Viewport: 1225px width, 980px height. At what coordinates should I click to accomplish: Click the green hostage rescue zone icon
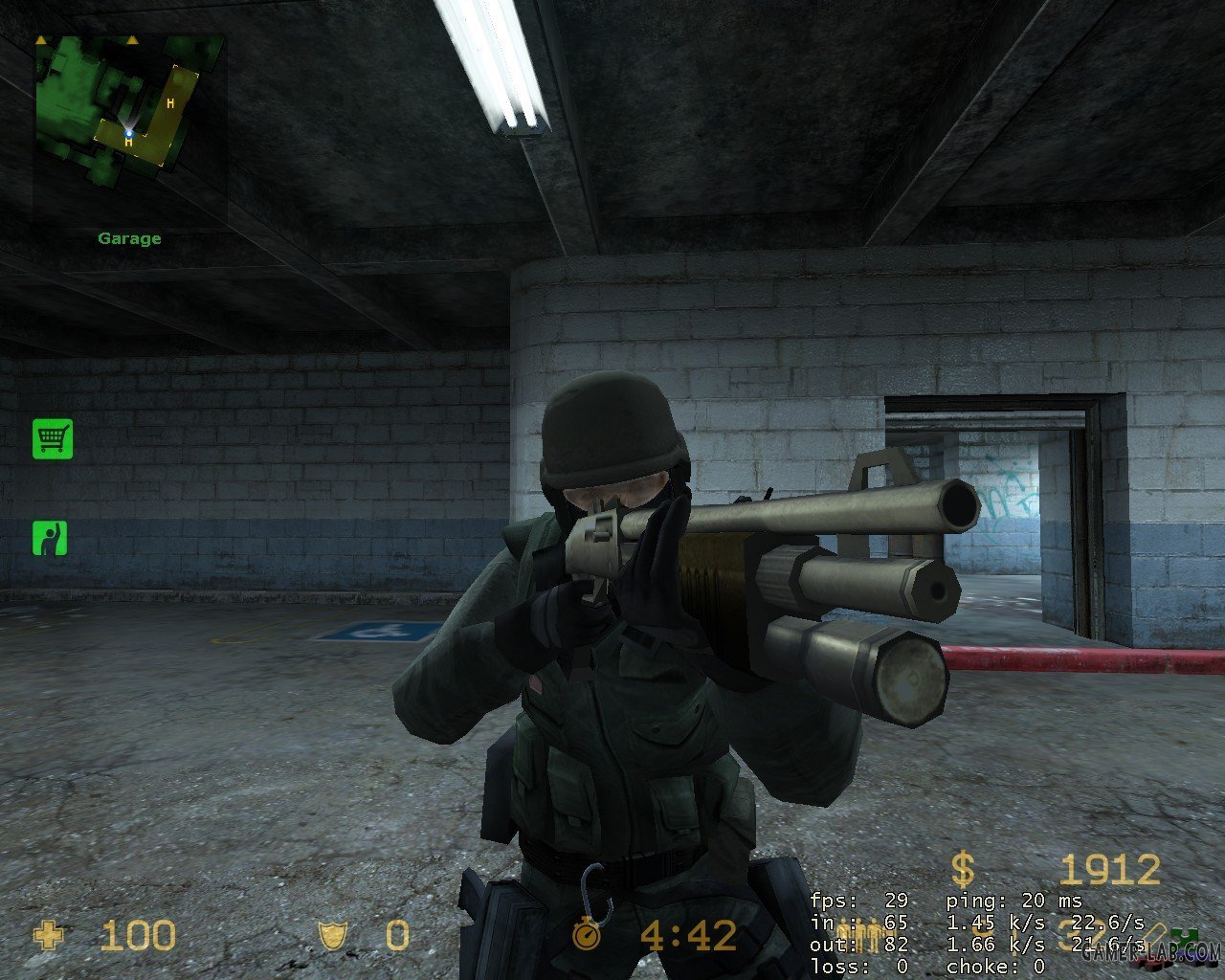pos(51,538)
